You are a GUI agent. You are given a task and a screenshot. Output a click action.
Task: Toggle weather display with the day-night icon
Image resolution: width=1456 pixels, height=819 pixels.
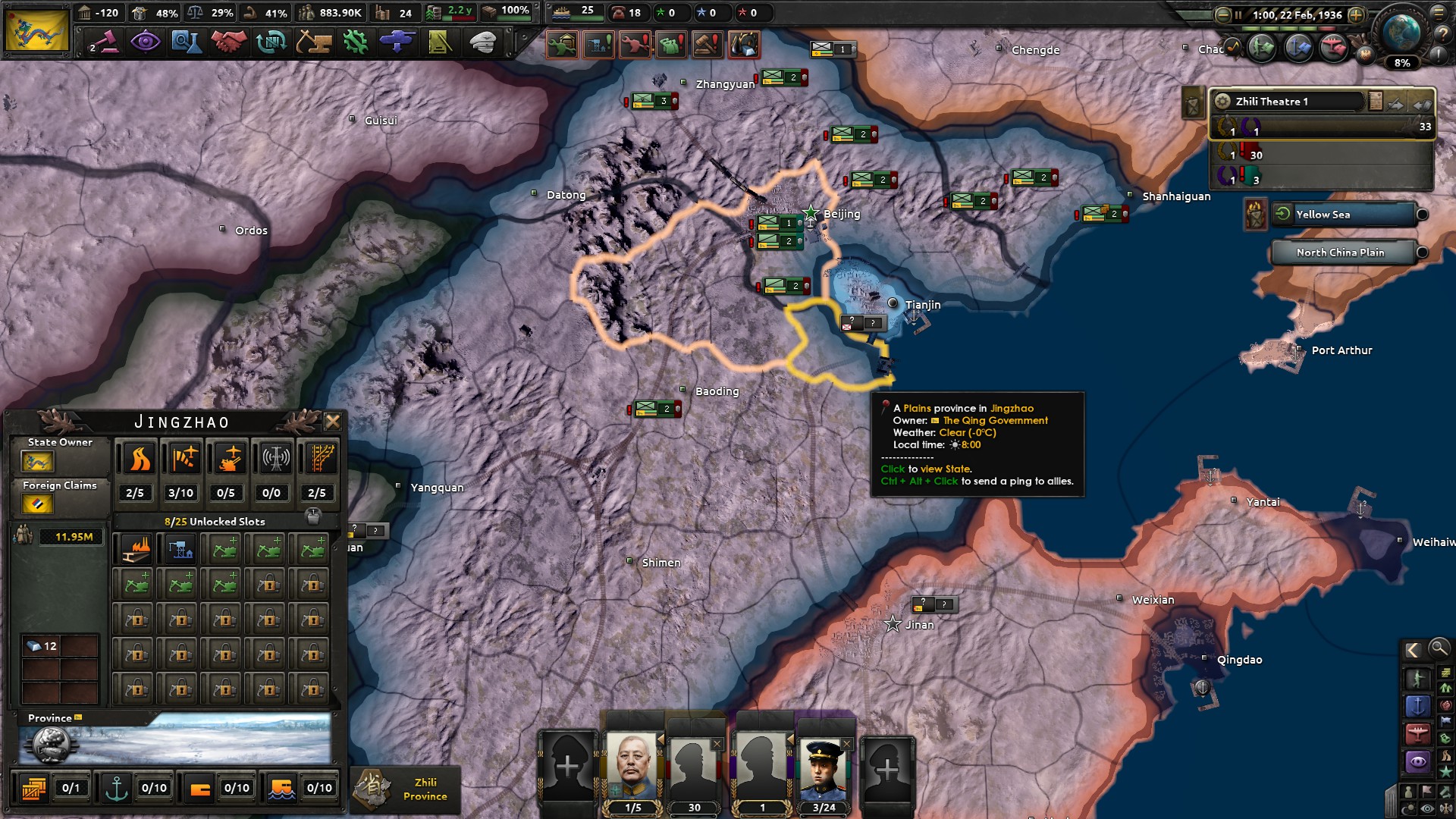pyautogui.click(x=1410, y=807)
